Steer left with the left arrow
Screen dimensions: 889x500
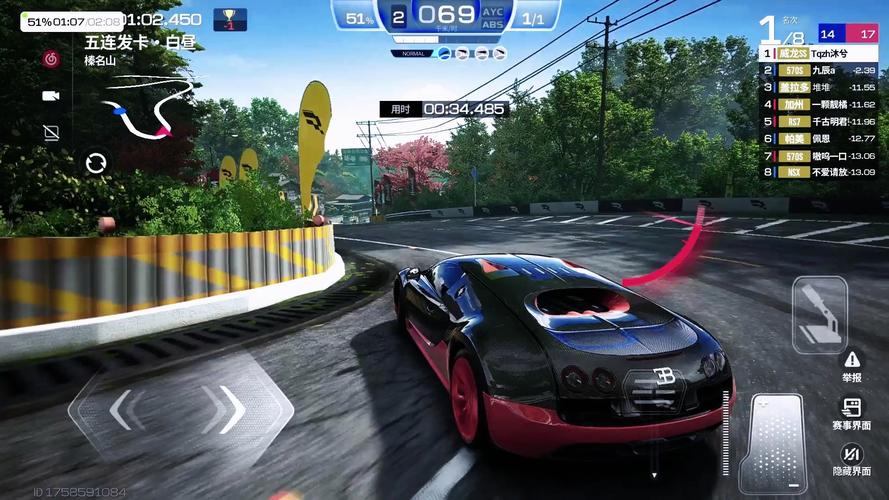click(x=121, y=409)
